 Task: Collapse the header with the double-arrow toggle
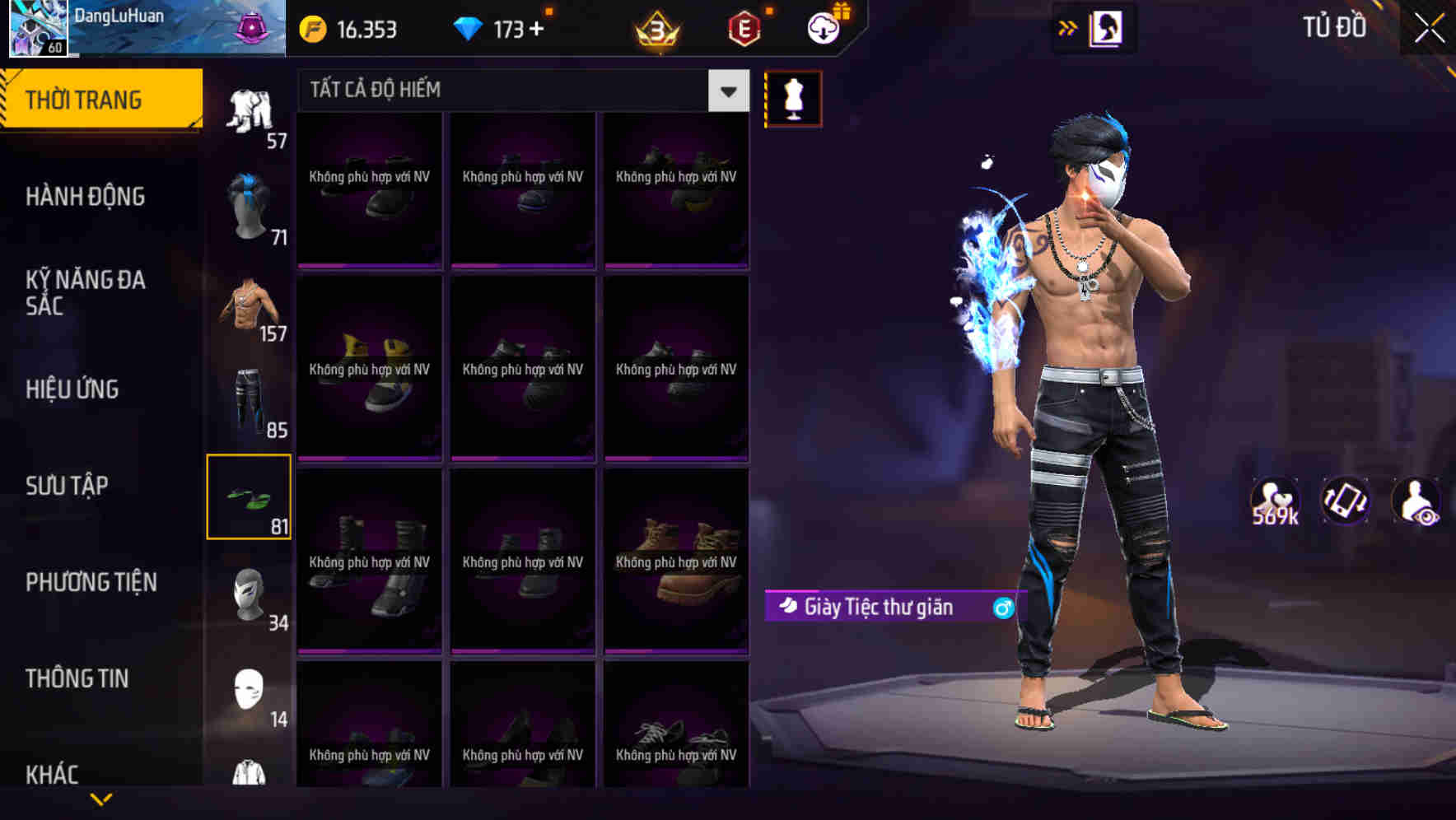coord(1066,27)
